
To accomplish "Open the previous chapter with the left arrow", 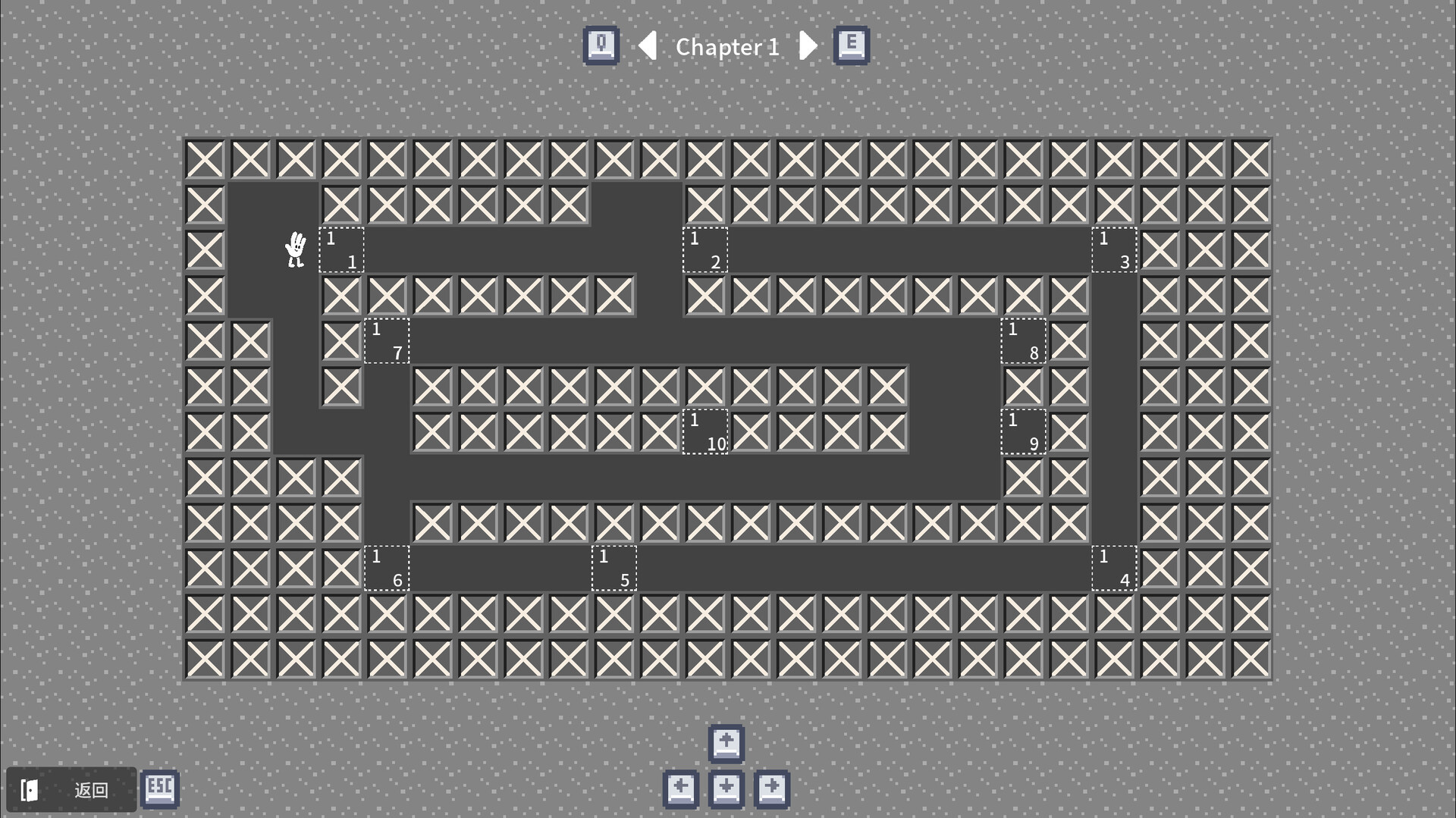I will click(648, 46).
